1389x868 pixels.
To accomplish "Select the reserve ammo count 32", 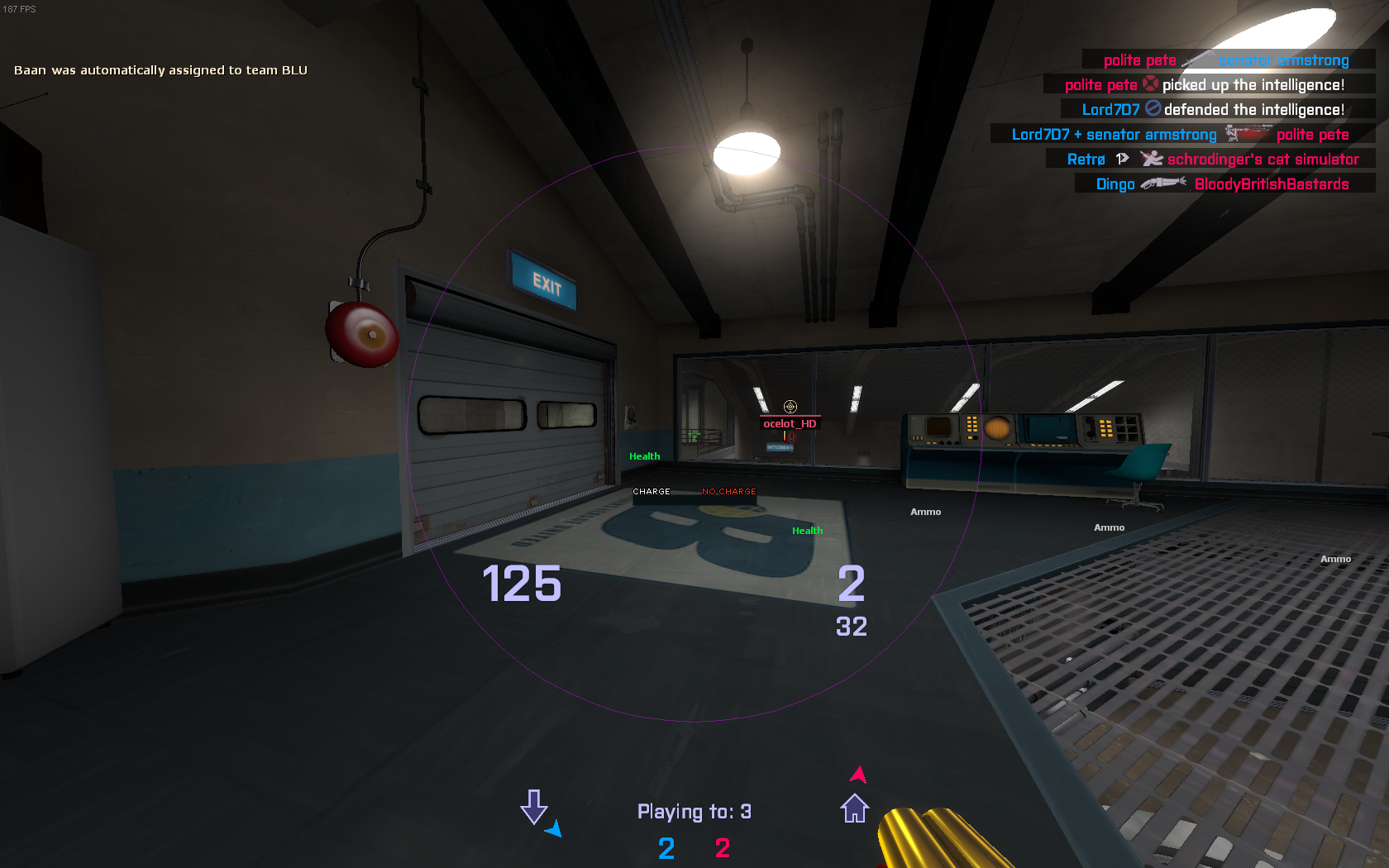I will 853,627.
